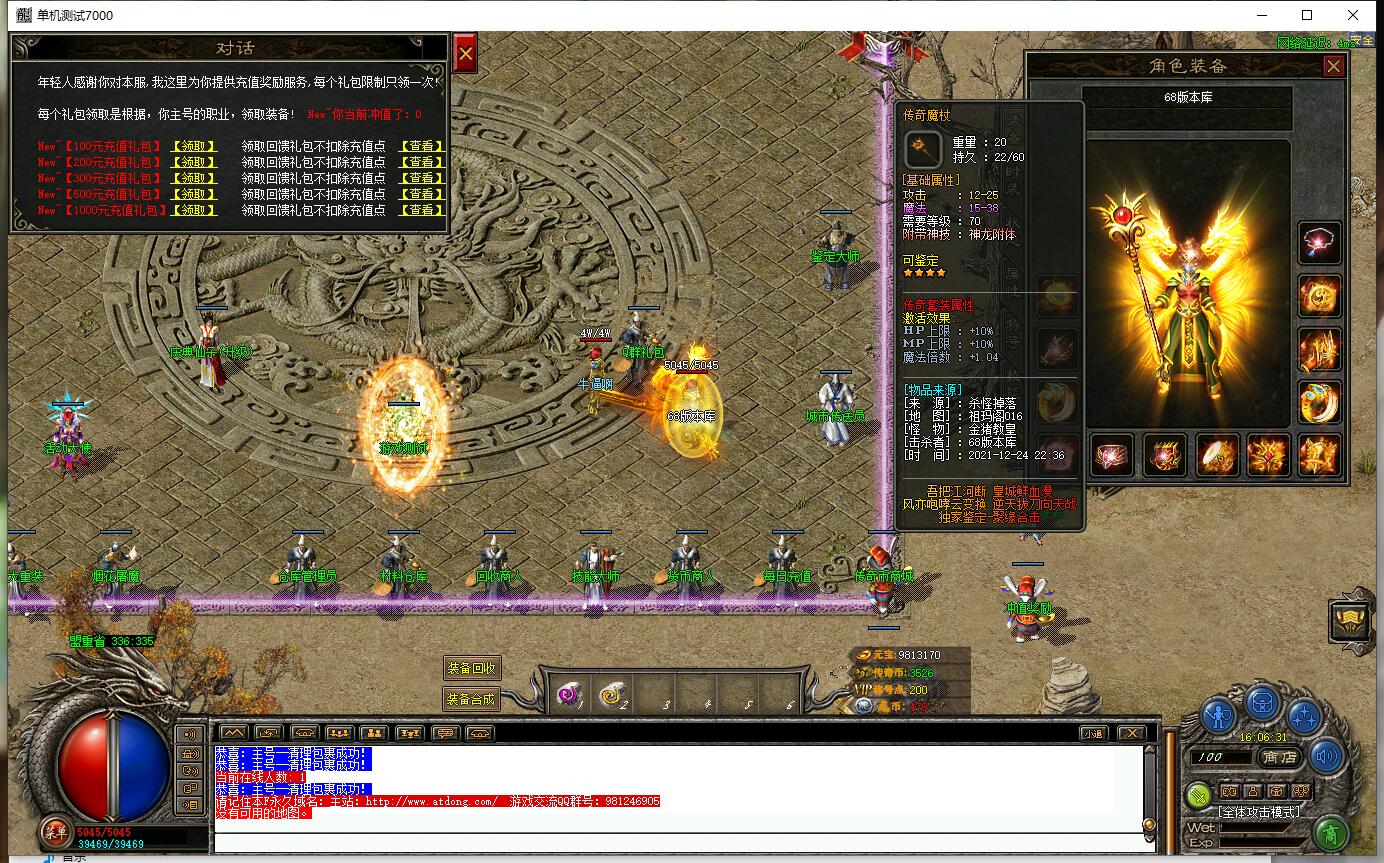Close the 角色装备 character equipment panel

[x=1333, y=66]
